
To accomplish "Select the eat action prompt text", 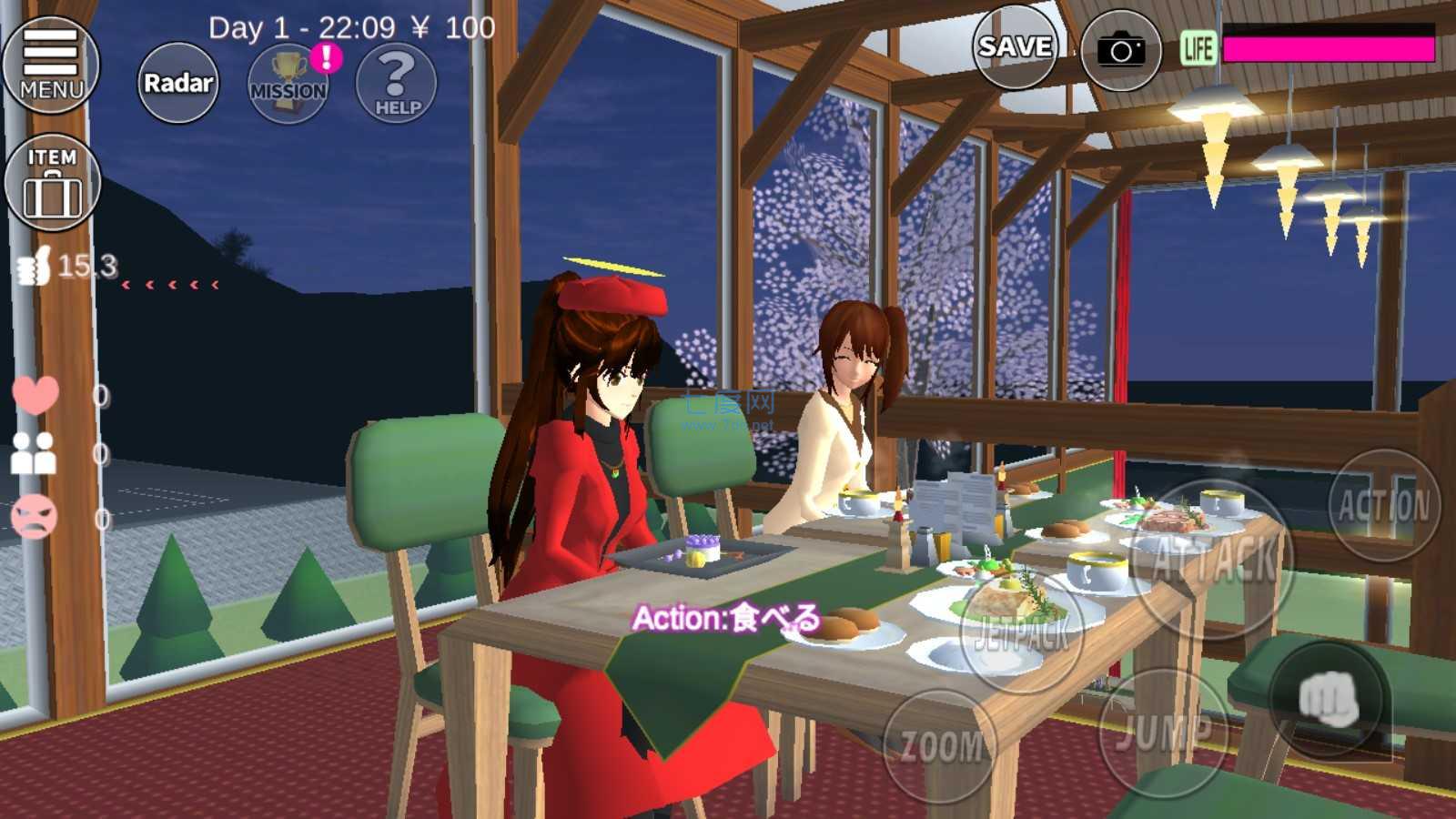I will coord(725,619).
